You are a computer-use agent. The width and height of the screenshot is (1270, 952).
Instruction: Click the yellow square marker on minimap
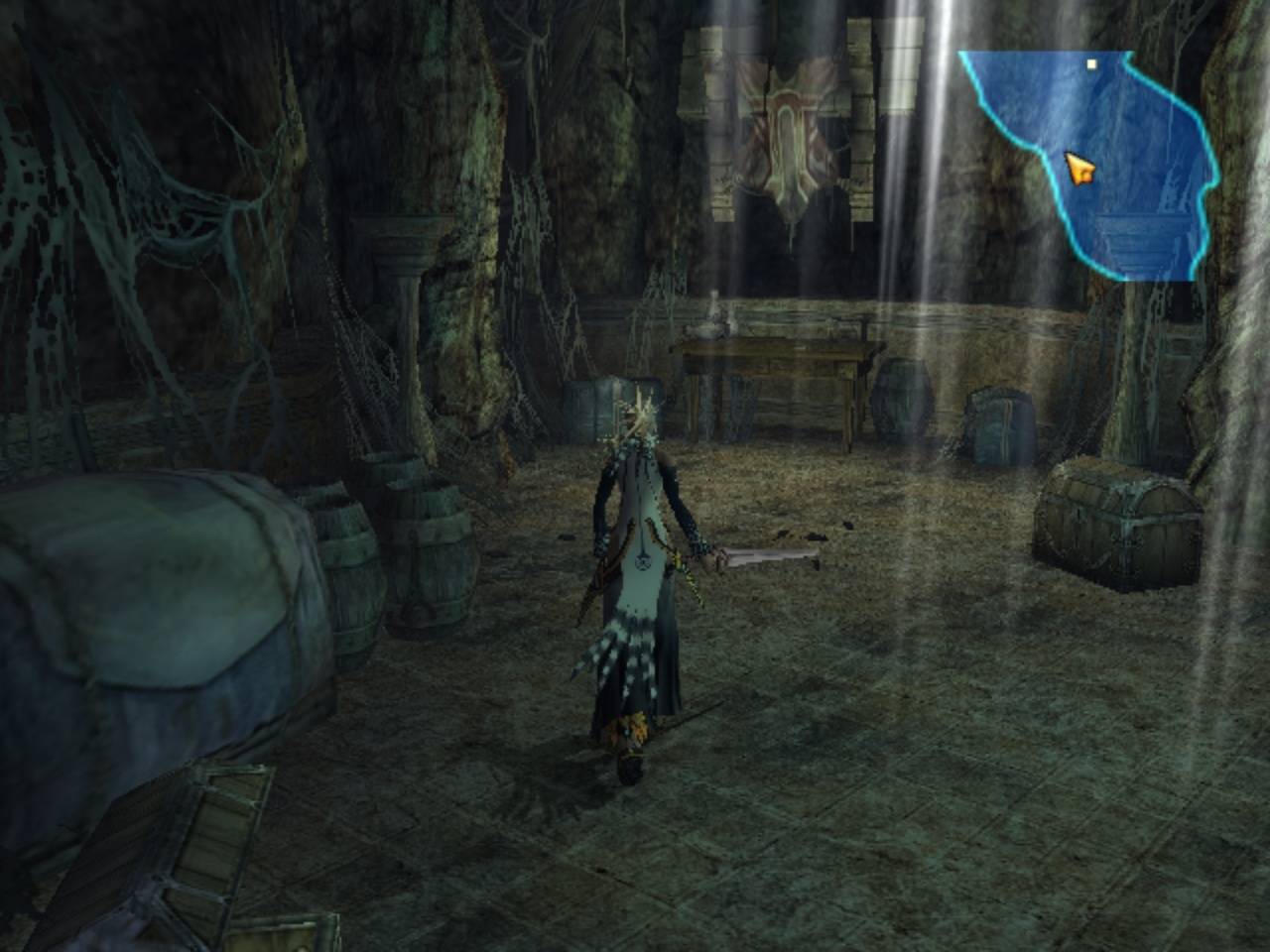(1091, 64)
